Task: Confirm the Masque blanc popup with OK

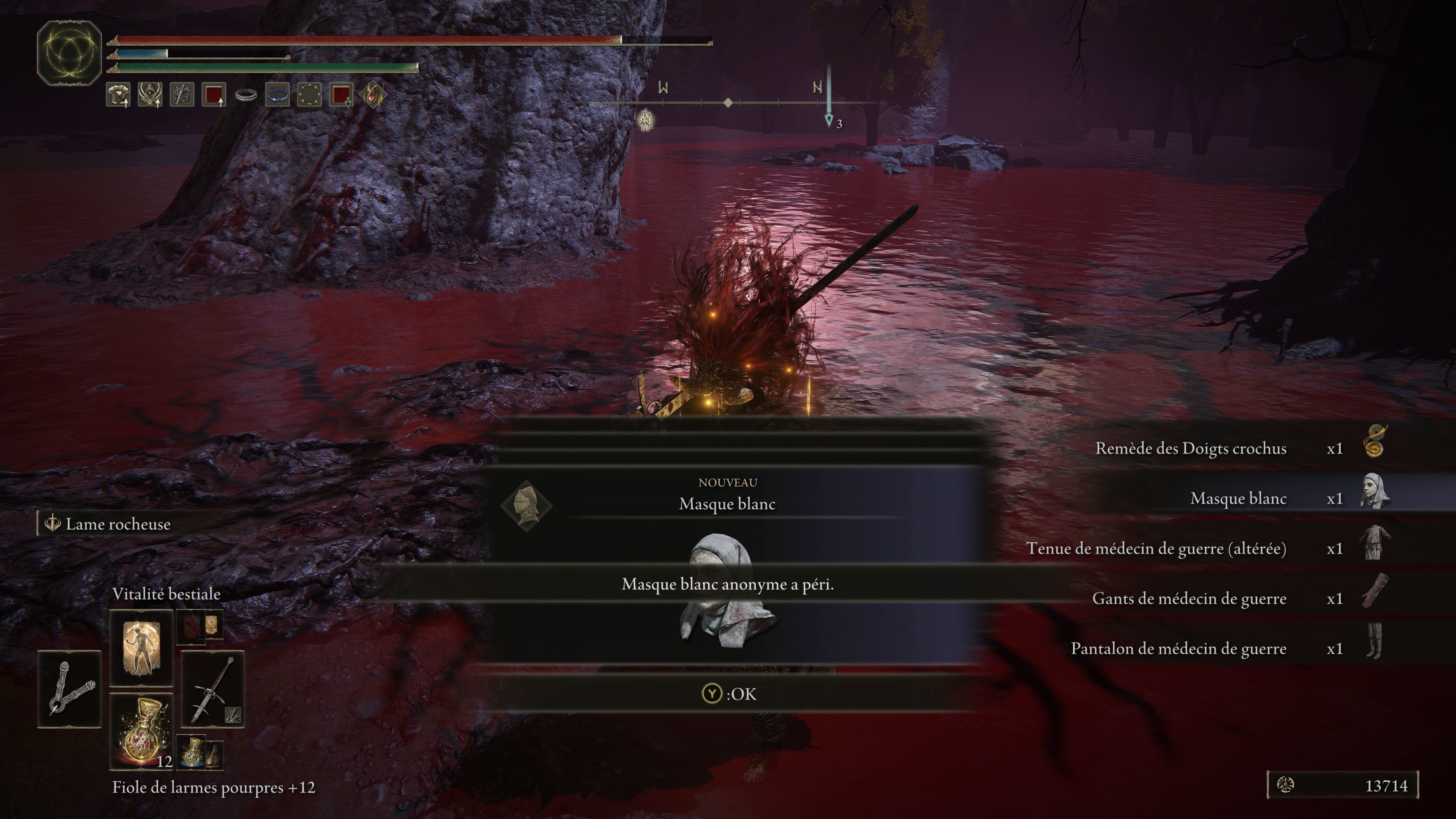Action: point(728,693)
